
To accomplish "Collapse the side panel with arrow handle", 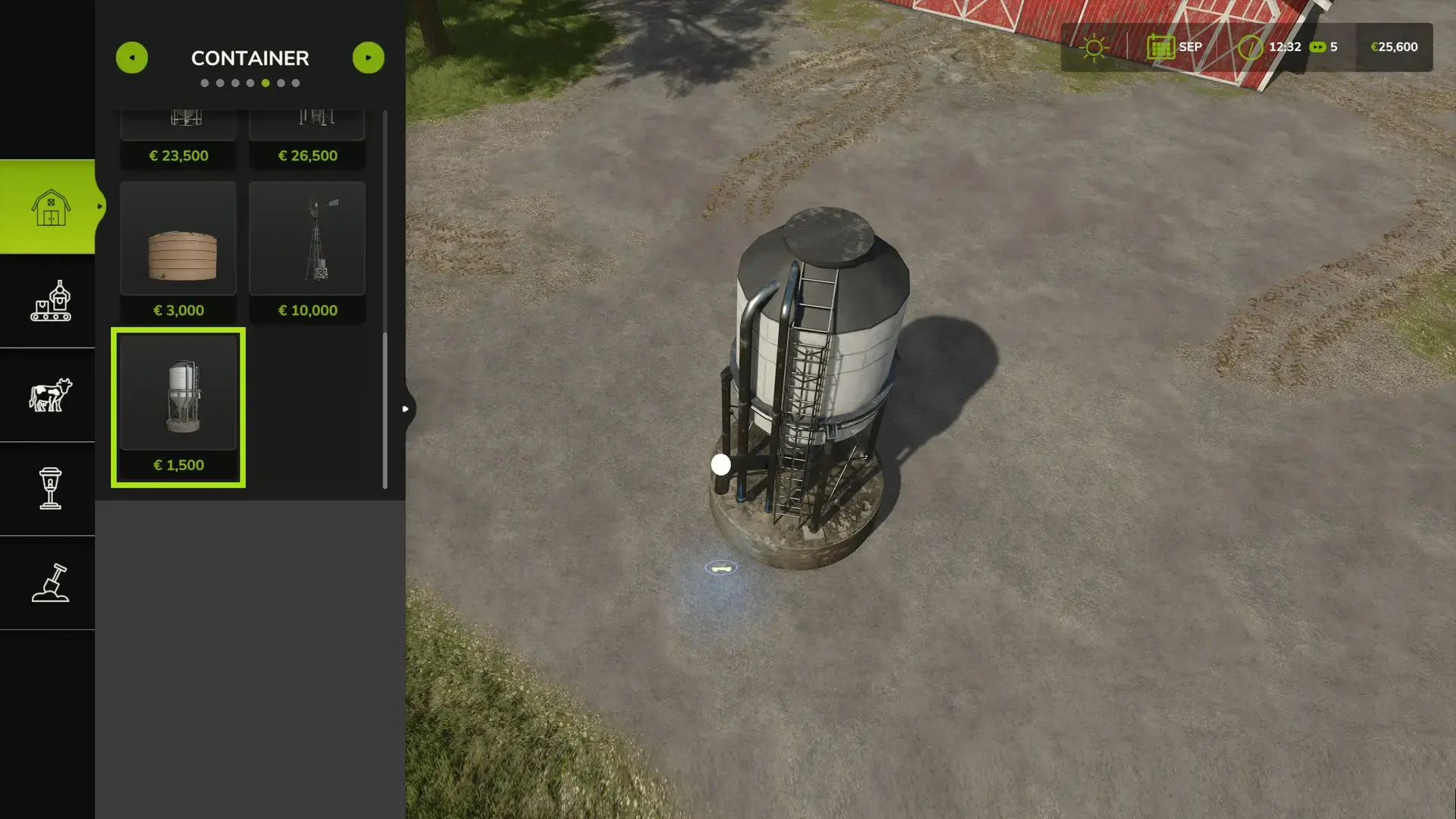I will 406,409.
